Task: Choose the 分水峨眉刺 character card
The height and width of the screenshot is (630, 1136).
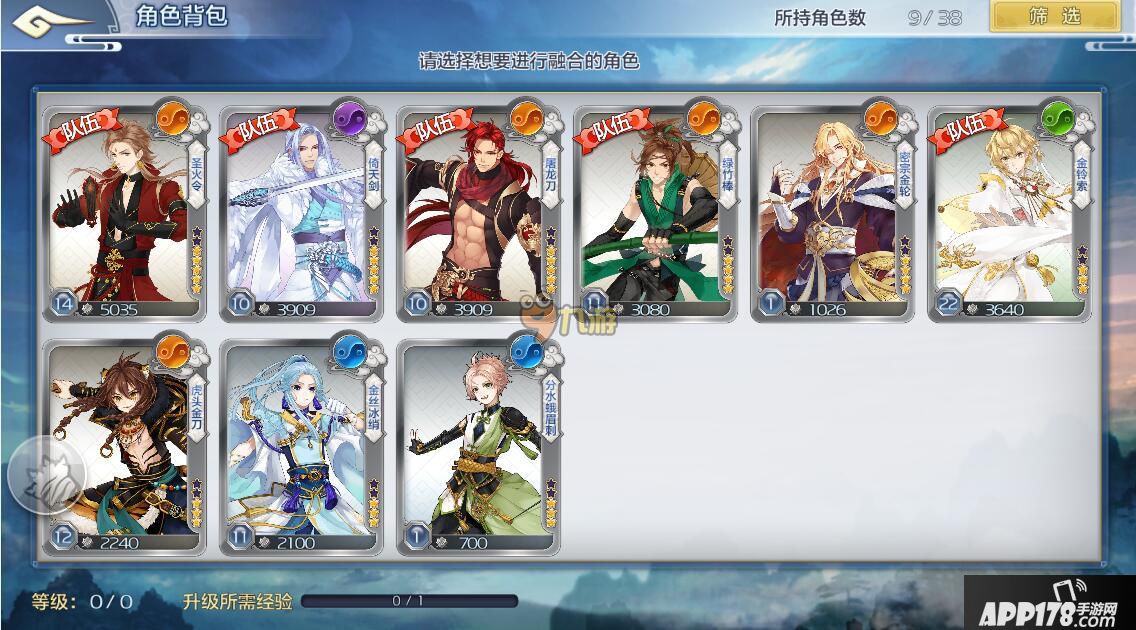Action: (478, 447)
